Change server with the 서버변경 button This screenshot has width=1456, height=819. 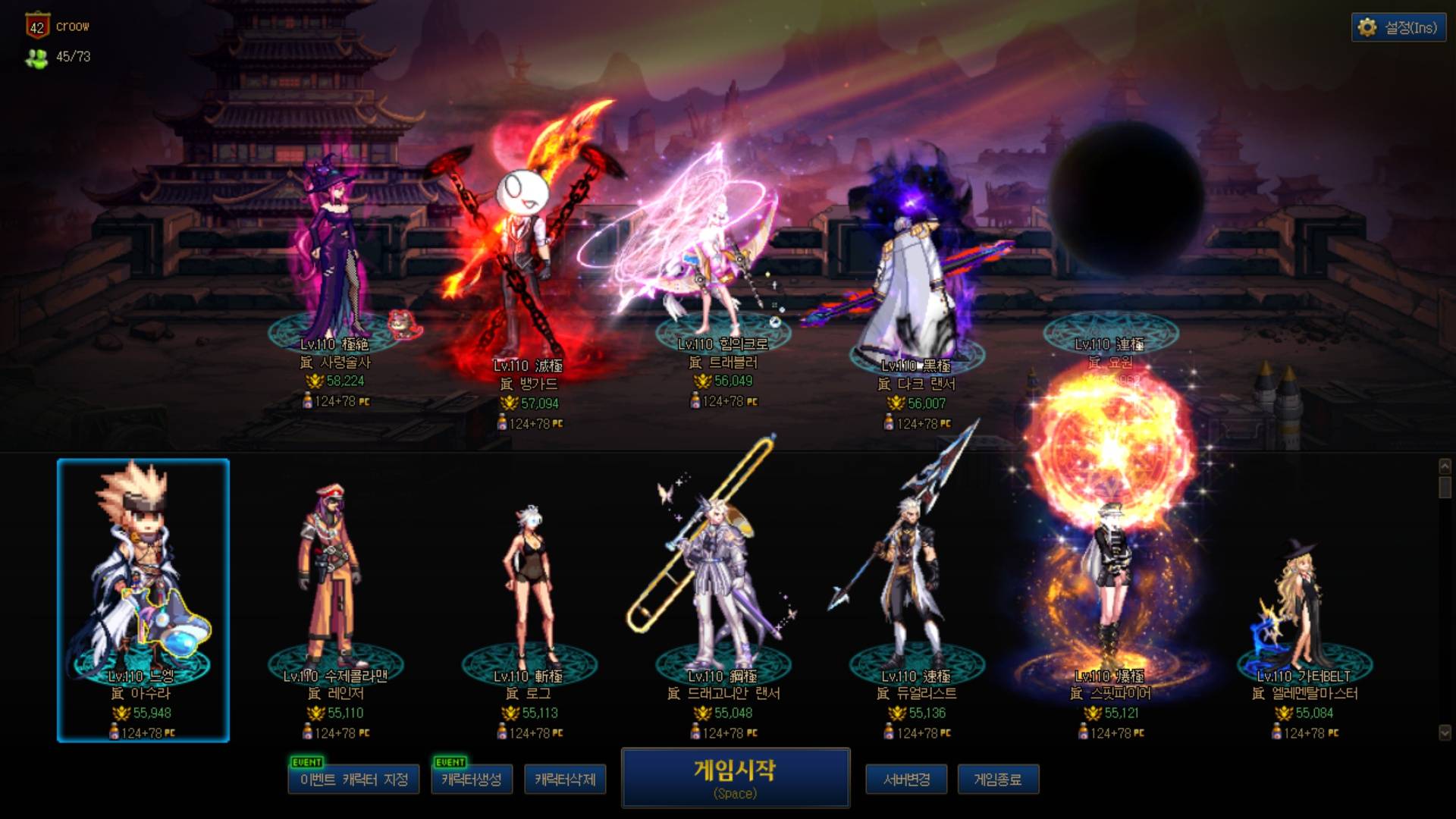[906, 780]
